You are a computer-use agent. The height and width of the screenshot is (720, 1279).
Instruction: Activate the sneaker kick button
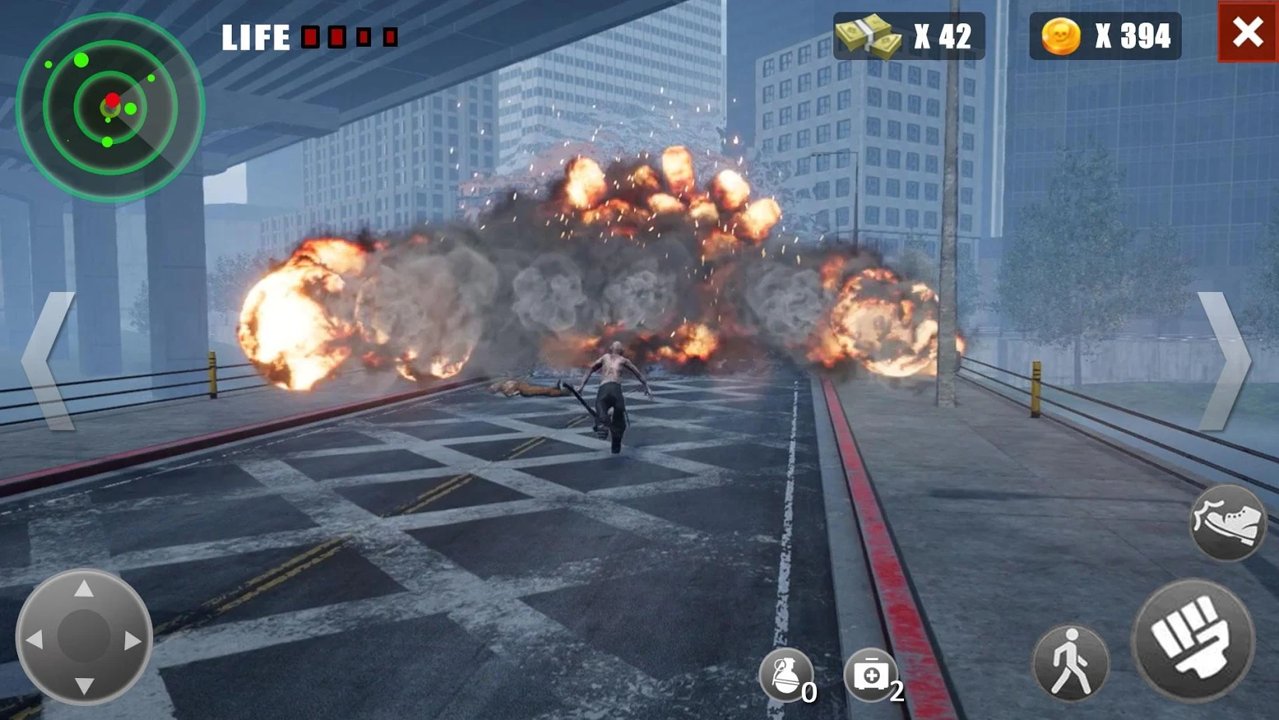[1228, 522]
